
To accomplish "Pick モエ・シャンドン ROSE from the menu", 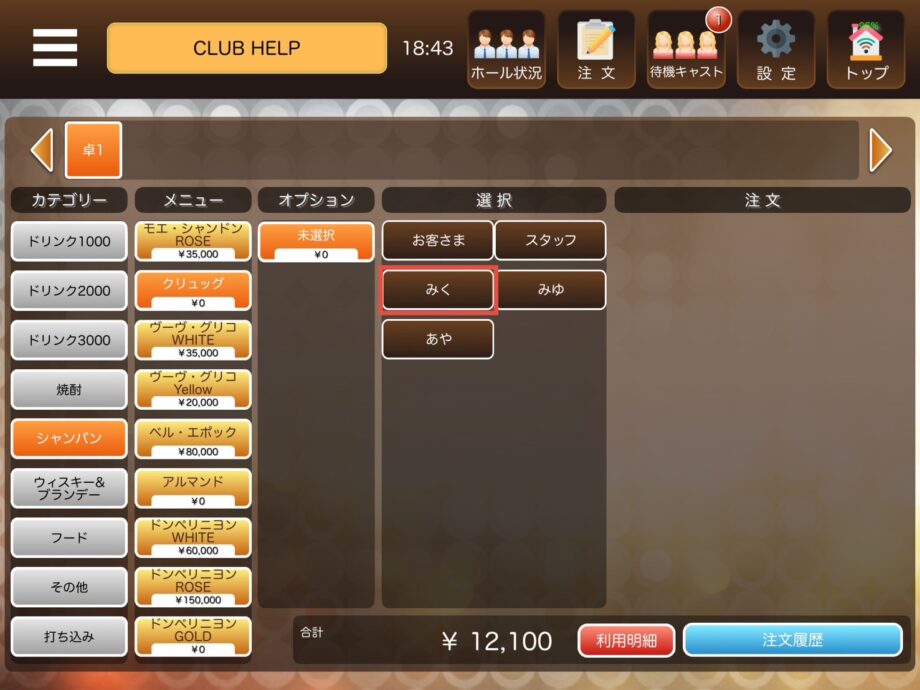I will [193, 241].
